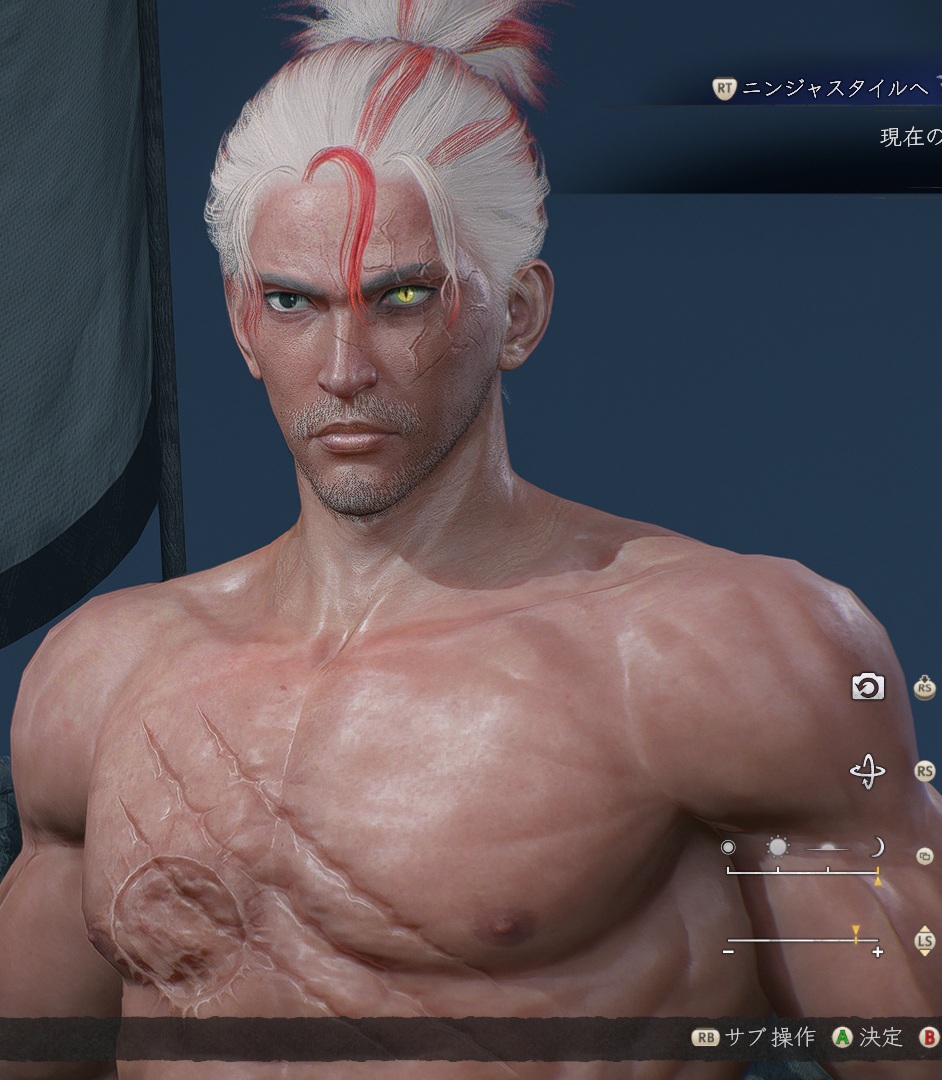Image resolution: width=942 pixels, height=1080 pixels.
Task: Choose the crescent moon night lighting
Action: click(877, 848)
